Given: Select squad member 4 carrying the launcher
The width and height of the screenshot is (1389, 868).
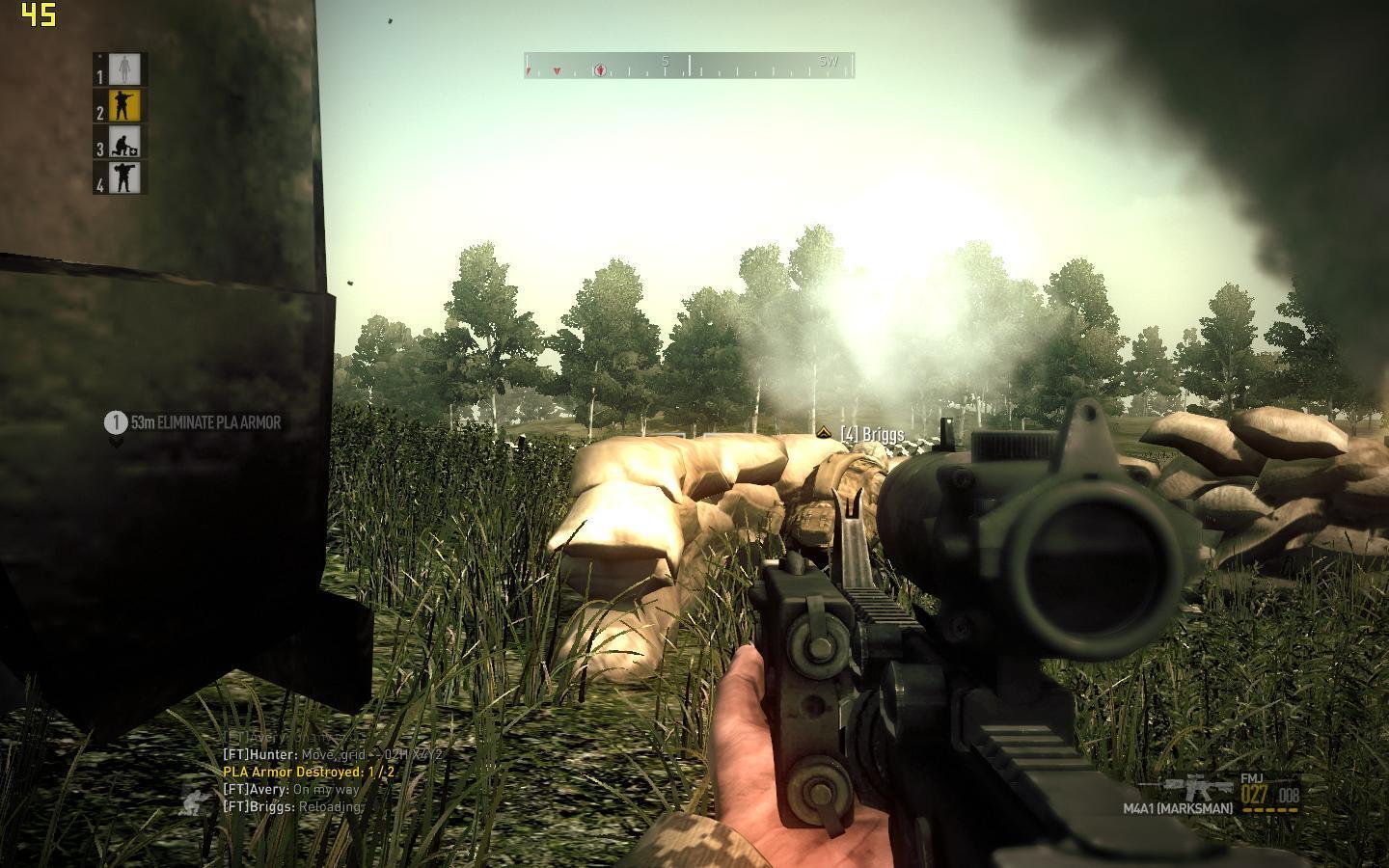Looking at the screenshot, I should (x=123, y=177).
